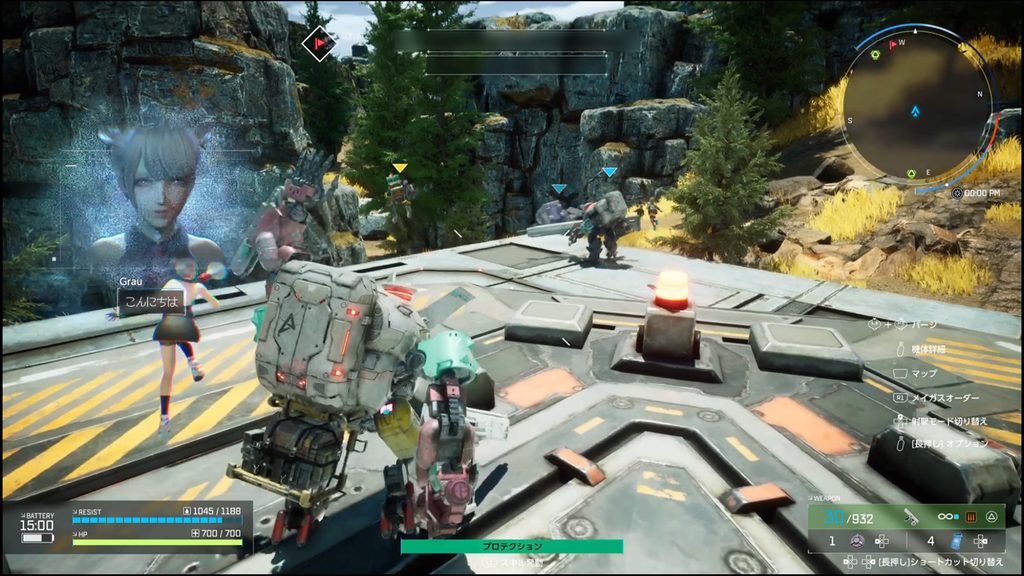
Task: Select the red flag marker on the minimap
Action: click(x=893, y=43)
